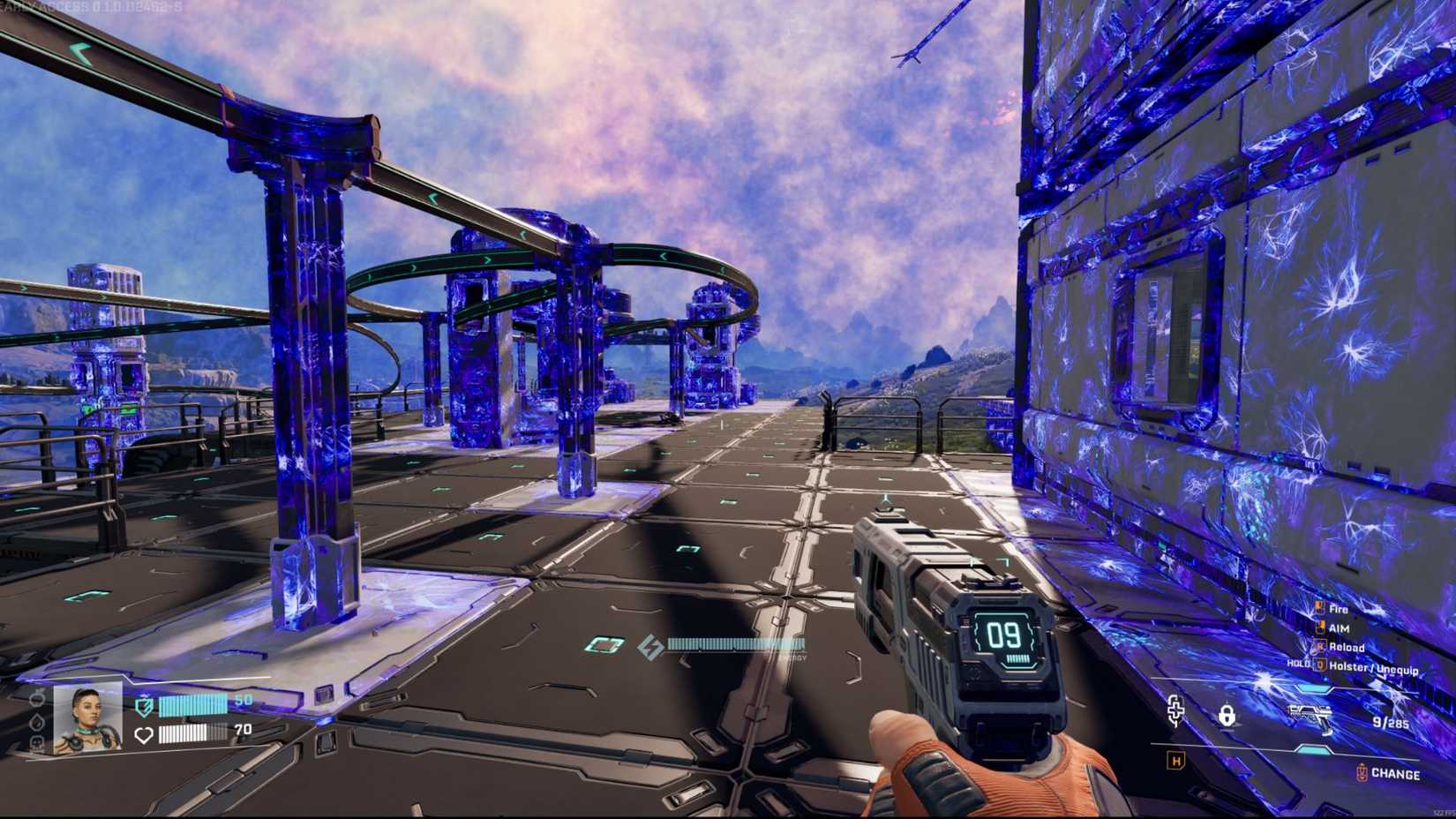1456x819 pixels.
Task: Select the skull debuff icon near the portrait
Action: tap(36, 741)
